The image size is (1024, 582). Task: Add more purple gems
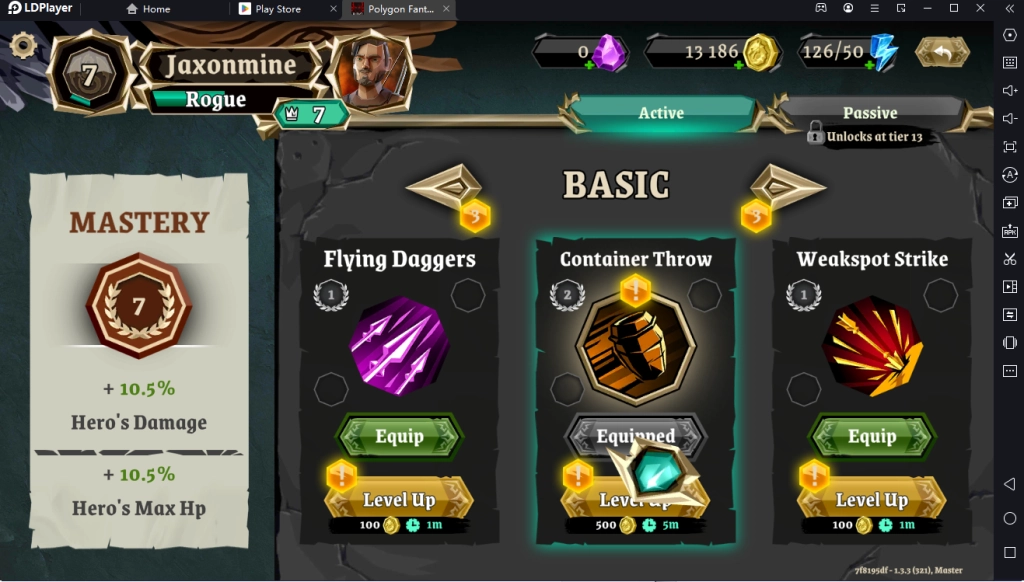(x=590, y=65)
